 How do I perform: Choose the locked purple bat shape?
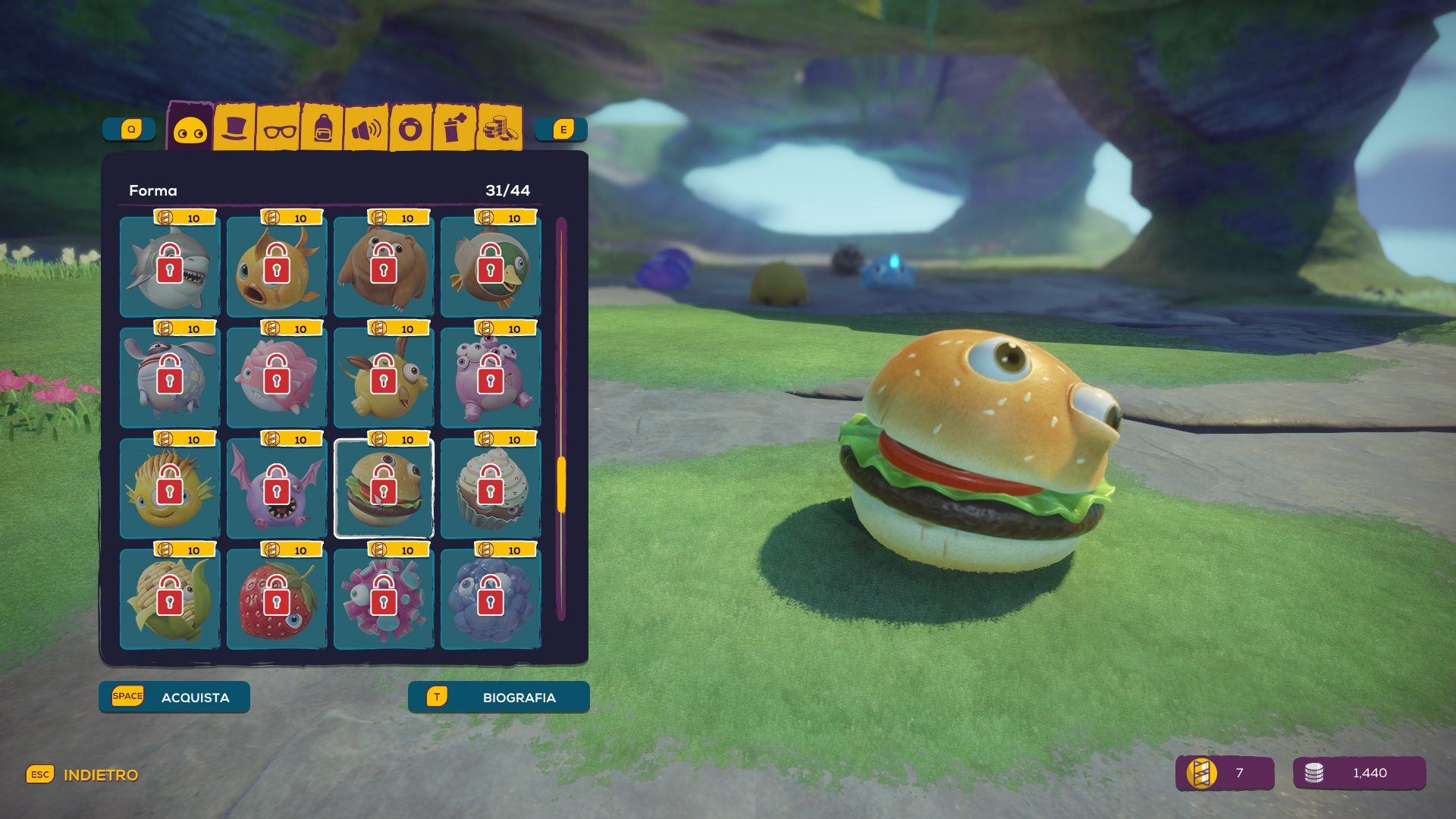[x=277, y=488]
